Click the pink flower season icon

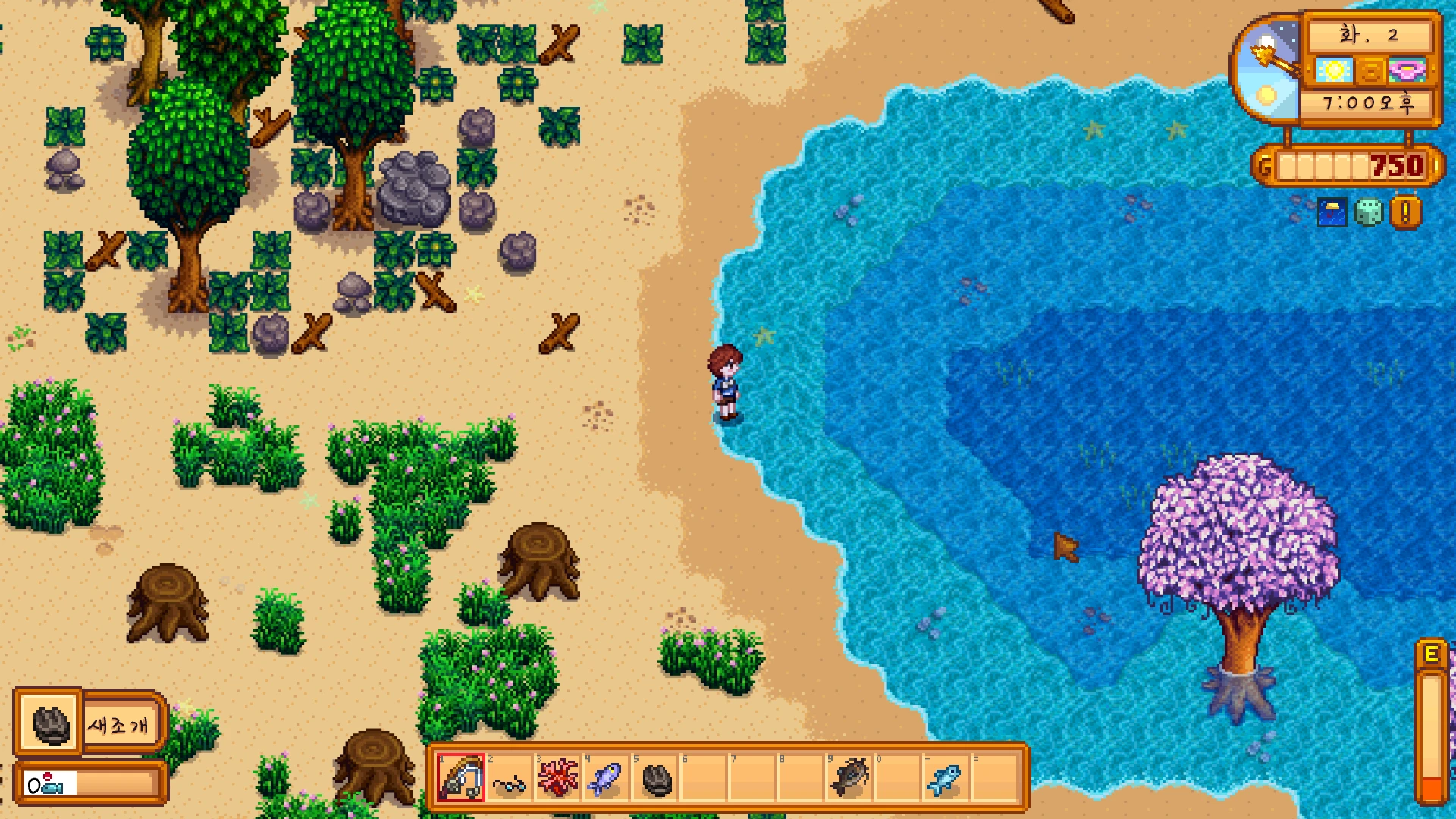coord(1407,71)
